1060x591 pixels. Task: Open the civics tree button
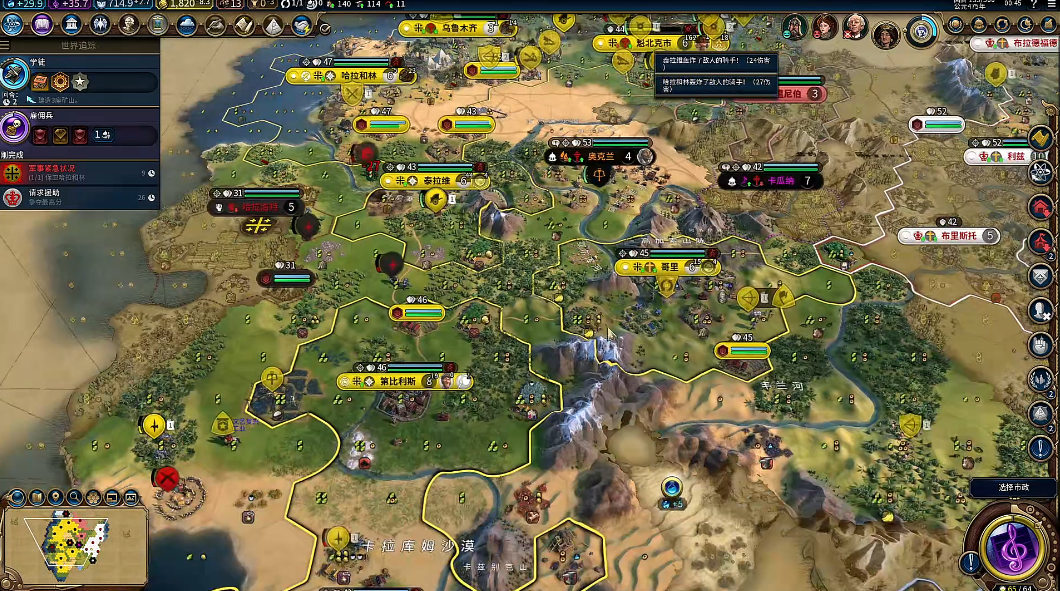(43, 25)
